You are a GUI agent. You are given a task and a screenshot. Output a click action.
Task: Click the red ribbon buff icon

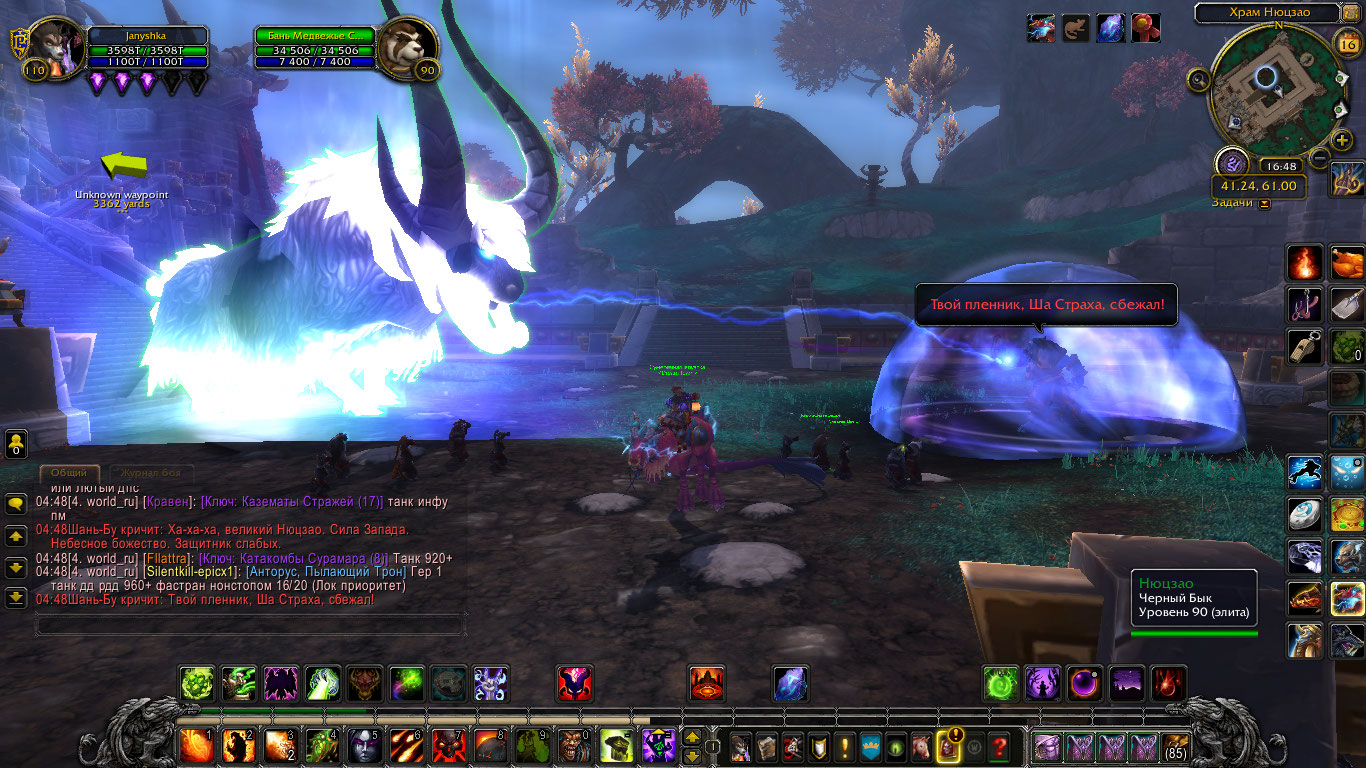(x=1145, y=28)
